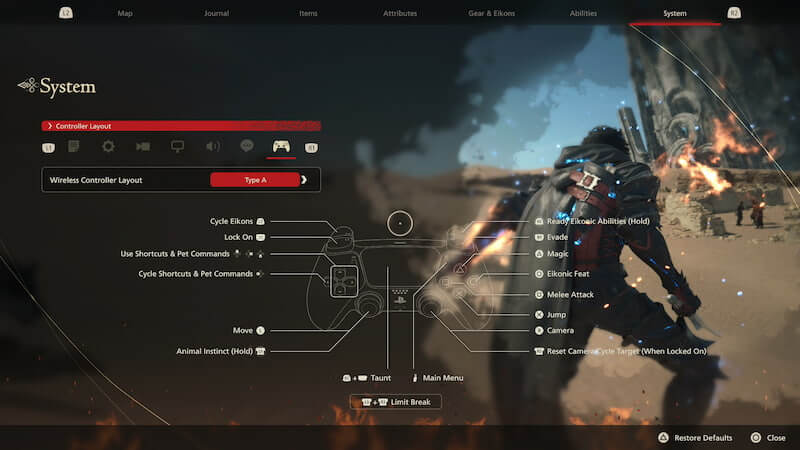Viewport: 800px width, 450px height.
Task: Open the Items tab
Action: click(x=310, y=14)
